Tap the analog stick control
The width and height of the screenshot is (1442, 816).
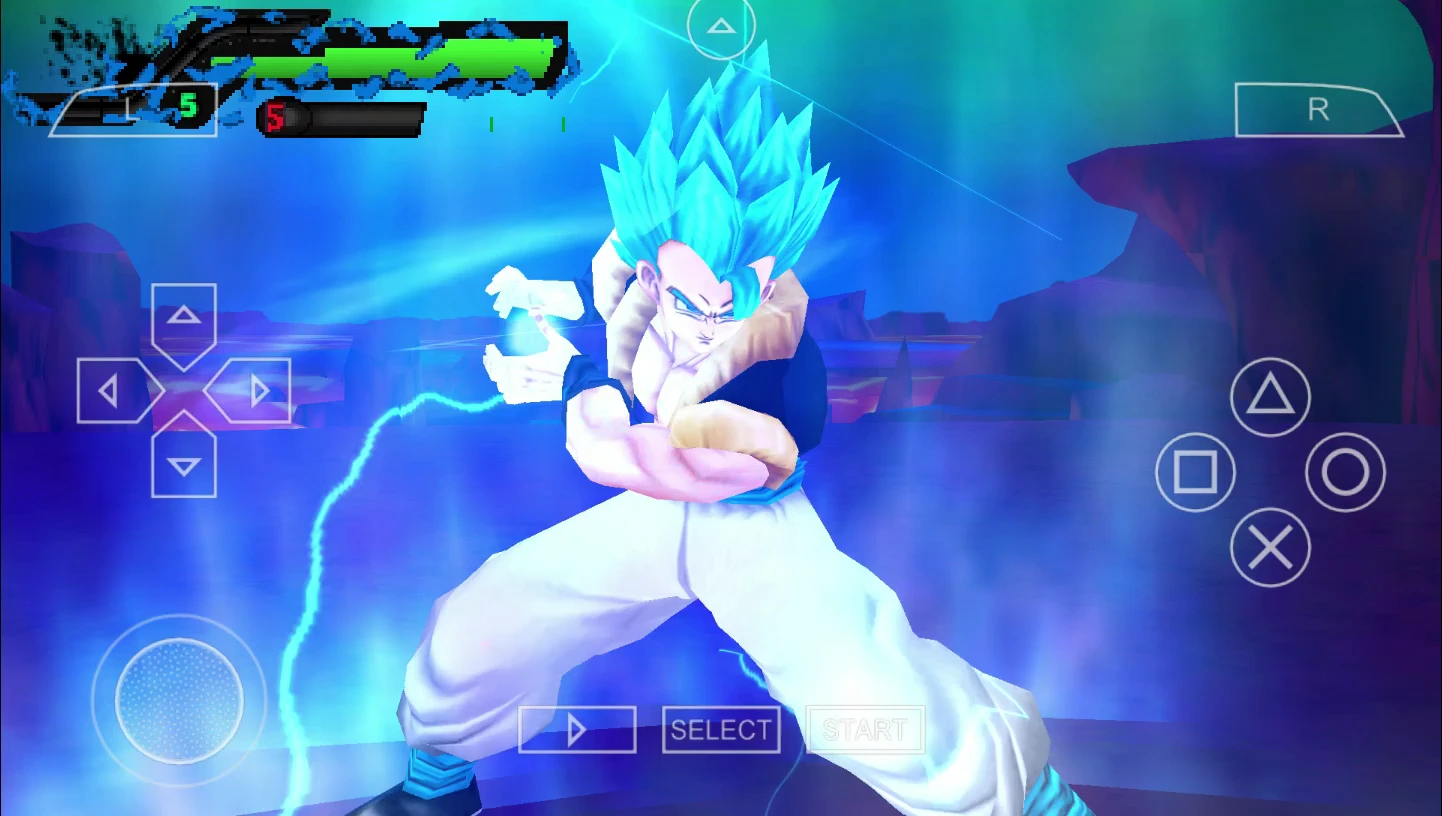coord(178,700)
